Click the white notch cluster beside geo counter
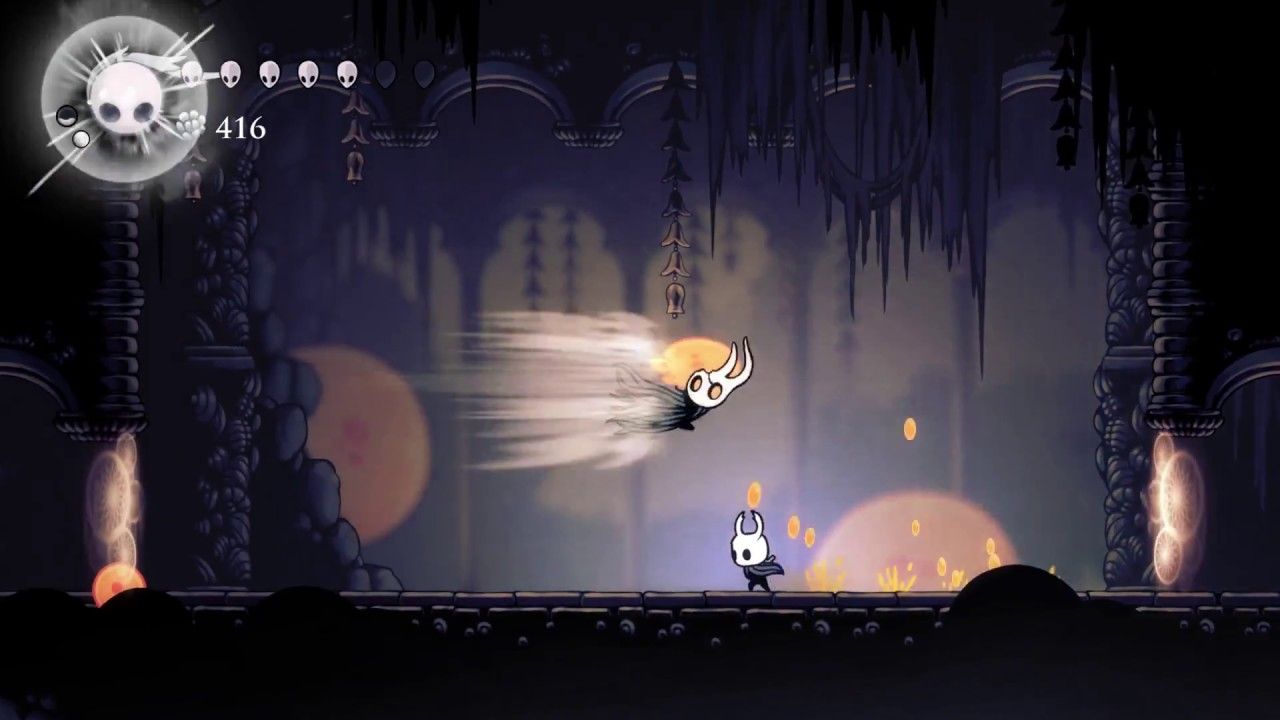Image resolution: width=1280 pixels, height=720 pixels. pyautogui.click(x=190, y=121)
